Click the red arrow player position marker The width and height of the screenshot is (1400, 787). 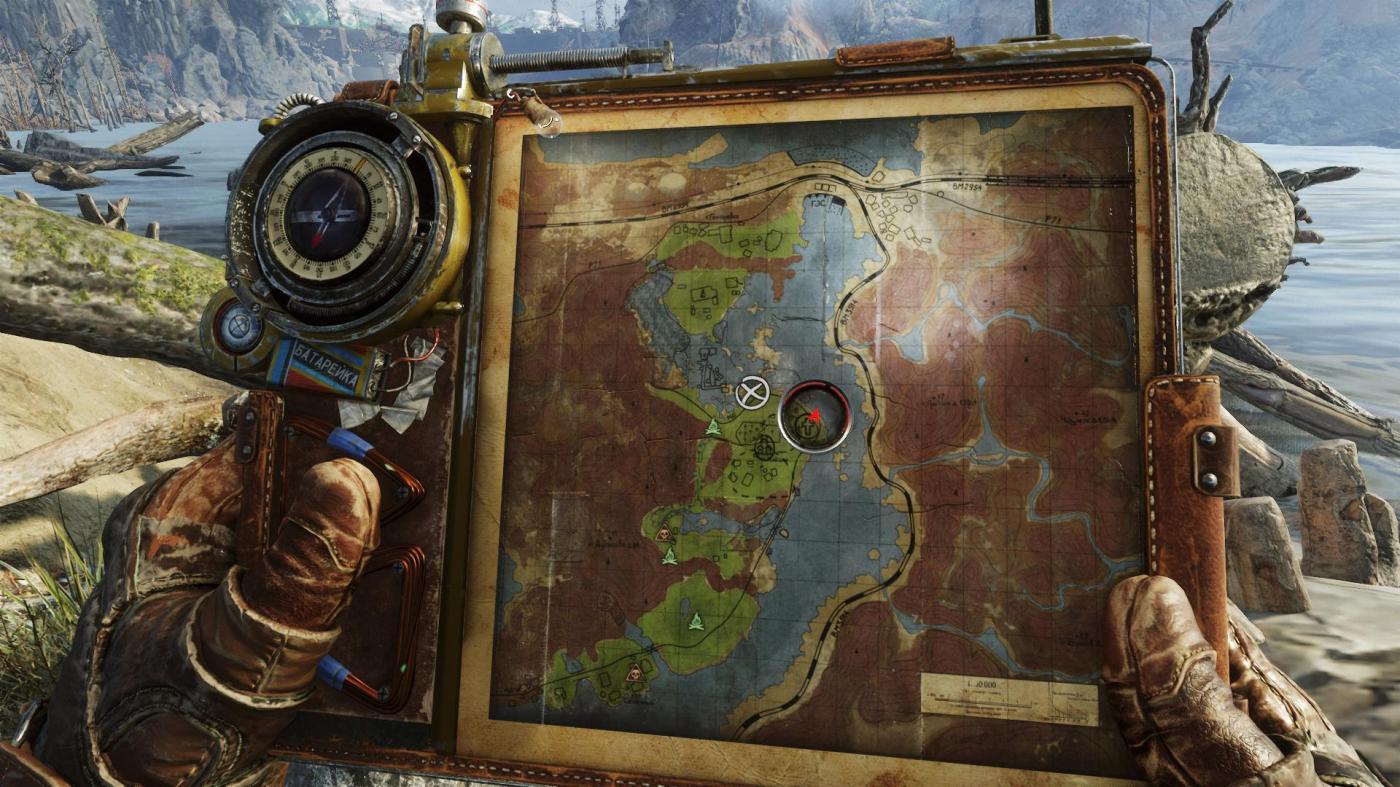pyautogui.click(x=814, y=414)
